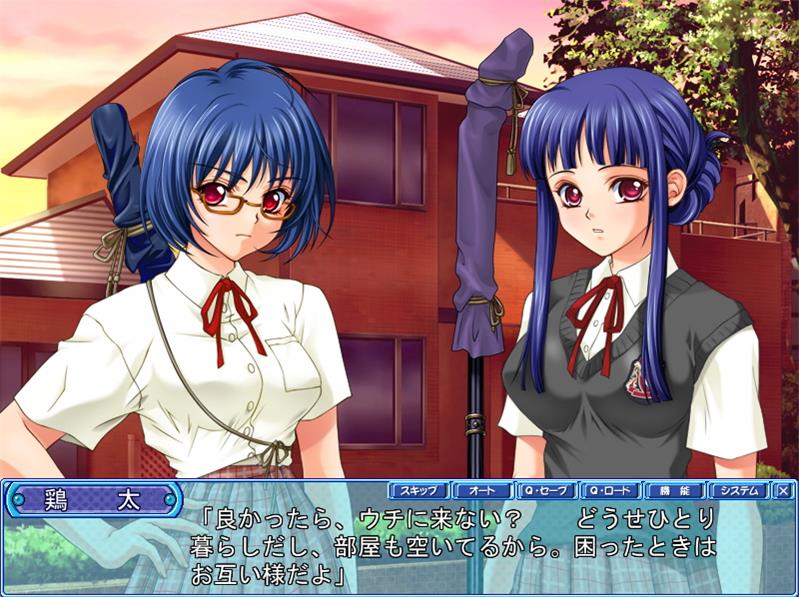Open the システム (System) menu

738,491
